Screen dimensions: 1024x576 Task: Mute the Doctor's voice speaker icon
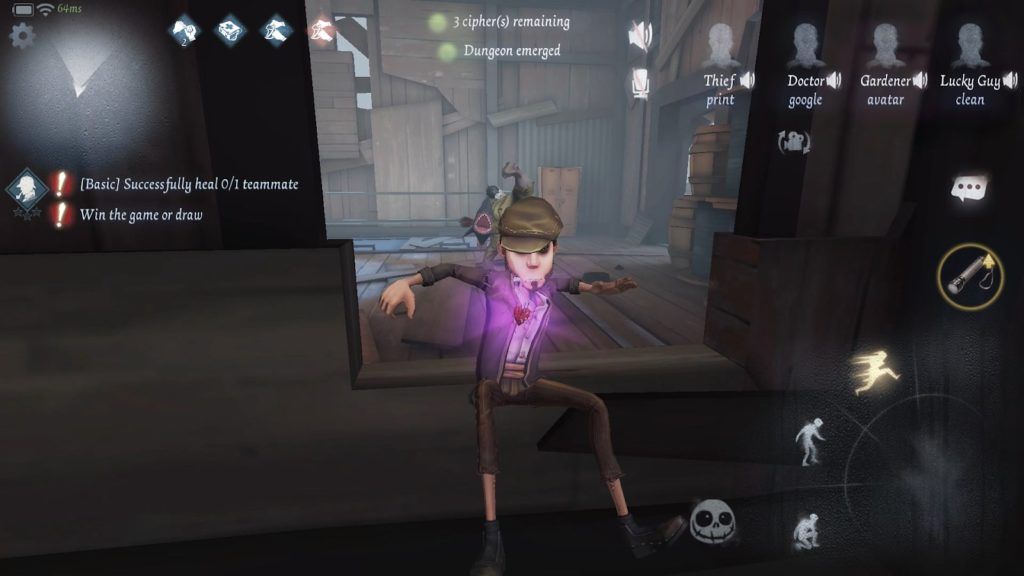pyautogui.click(x=834, y=80)
